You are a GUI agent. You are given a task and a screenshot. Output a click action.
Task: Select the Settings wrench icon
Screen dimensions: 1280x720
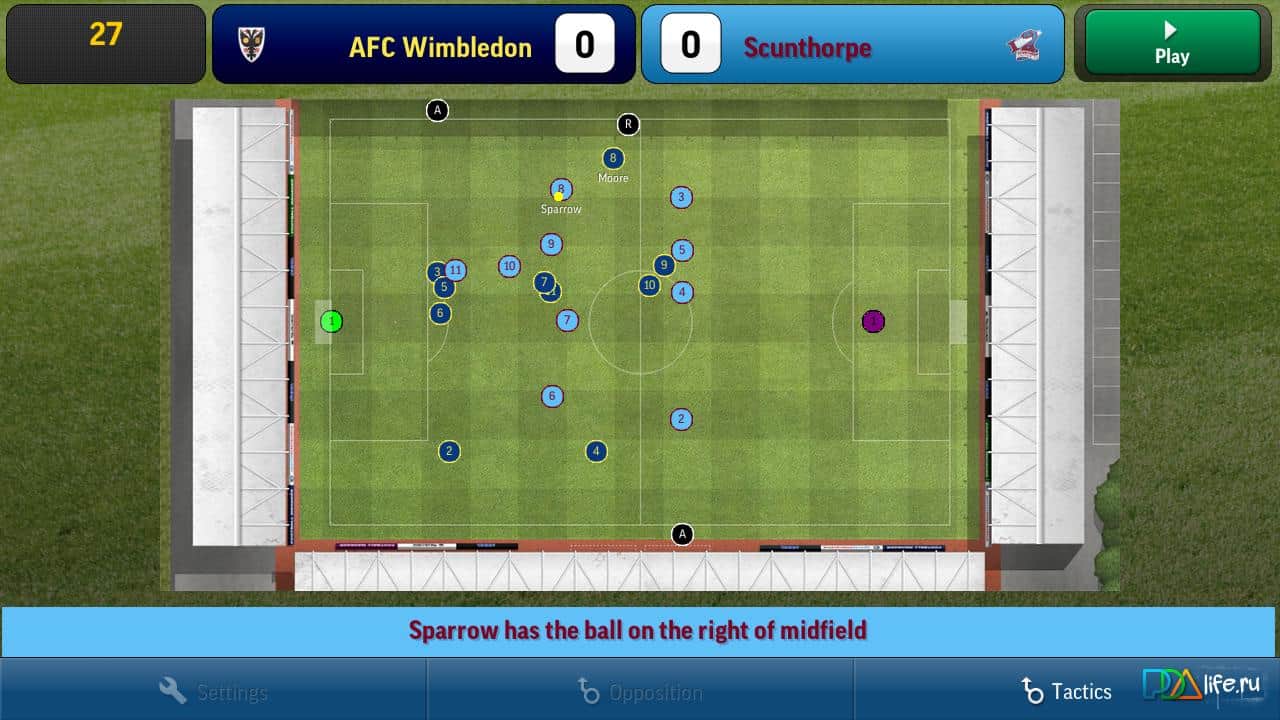(x=171, y=690)
